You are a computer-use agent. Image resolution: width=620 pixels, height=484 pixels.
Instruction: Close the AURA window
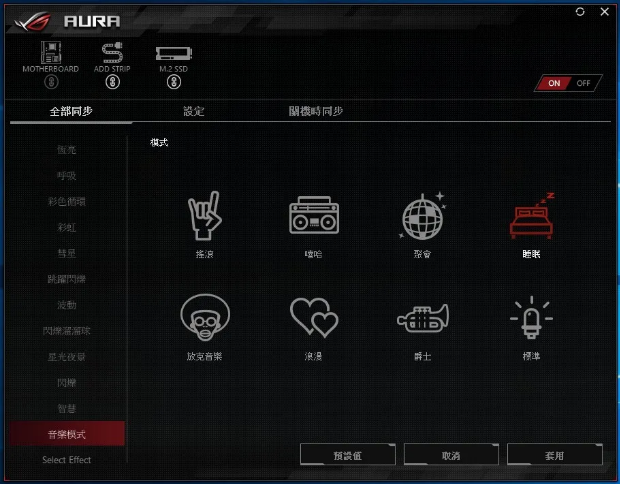point(603,12)
